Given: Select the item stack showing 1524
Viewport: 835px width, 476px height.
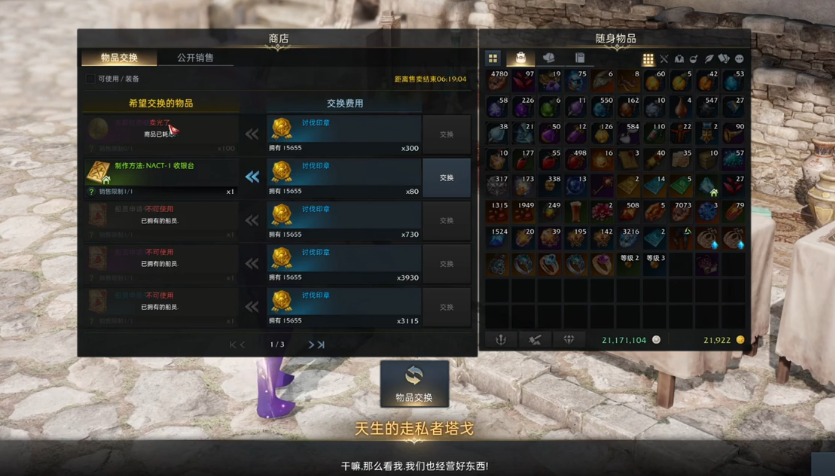Looking at the screenshot, I should click(x=499, y=239).
